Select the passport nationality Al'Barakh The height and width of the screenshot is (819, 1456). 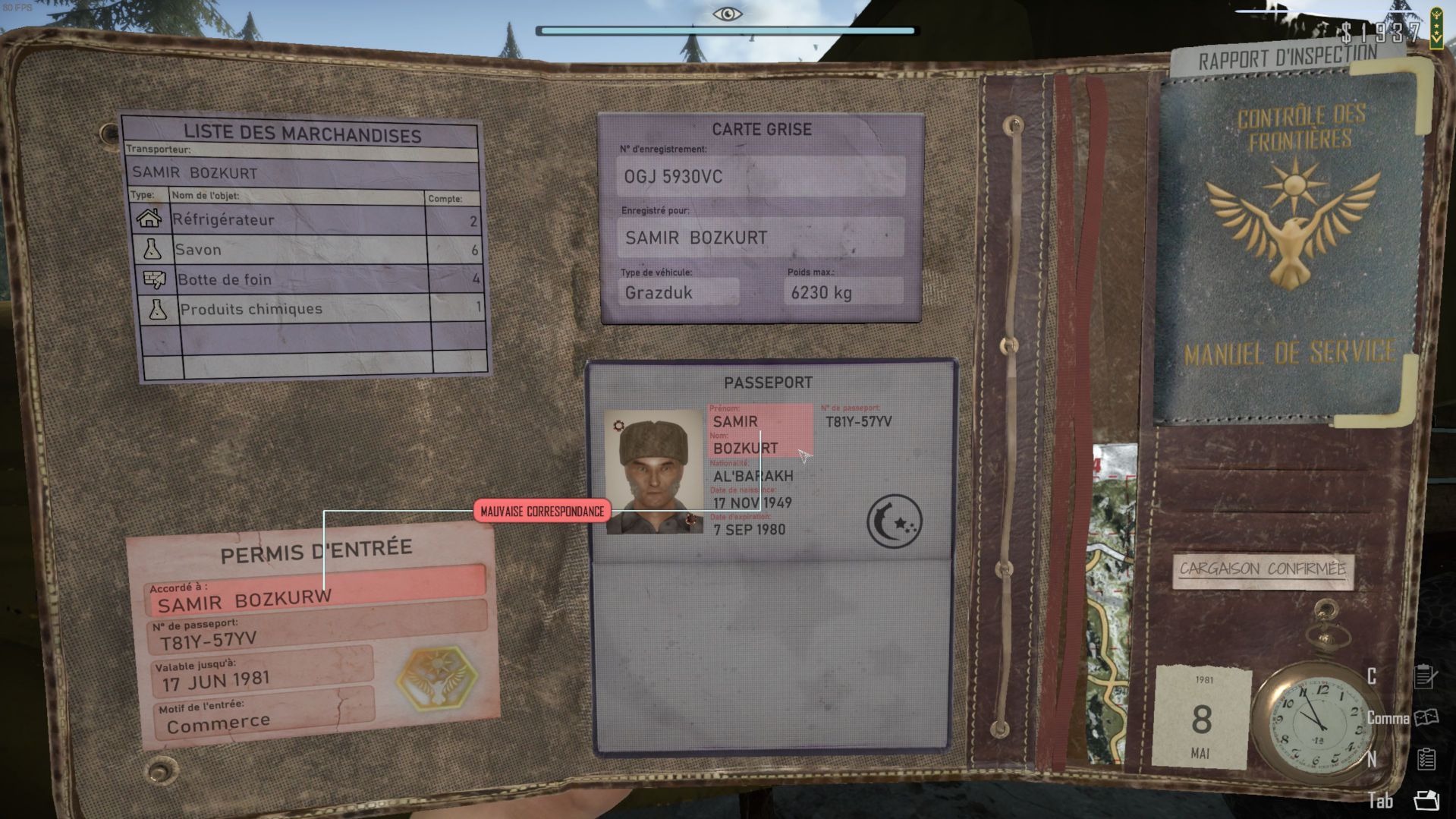coord(753,476)
